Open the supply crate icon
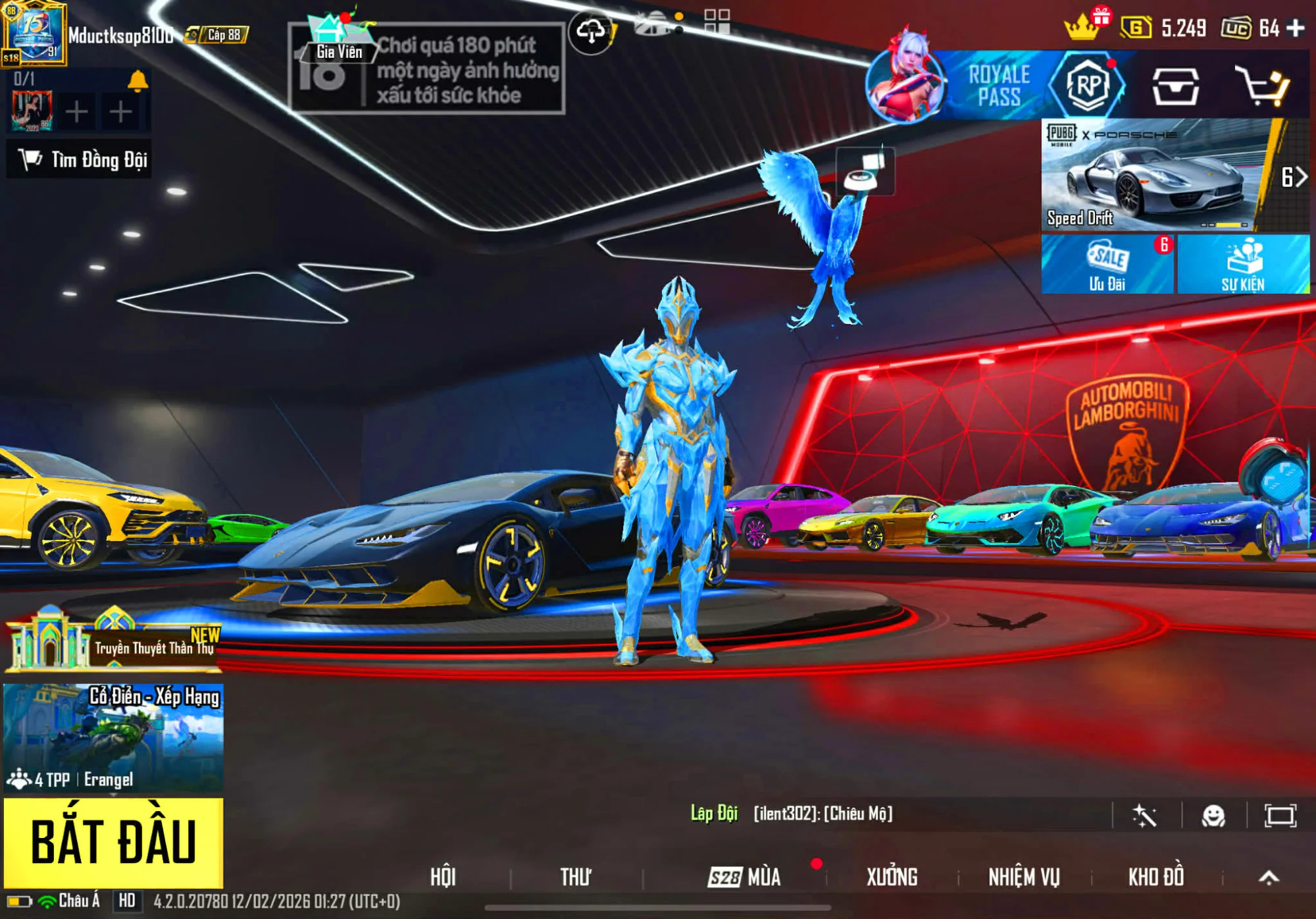 (x=1175, y=86)
